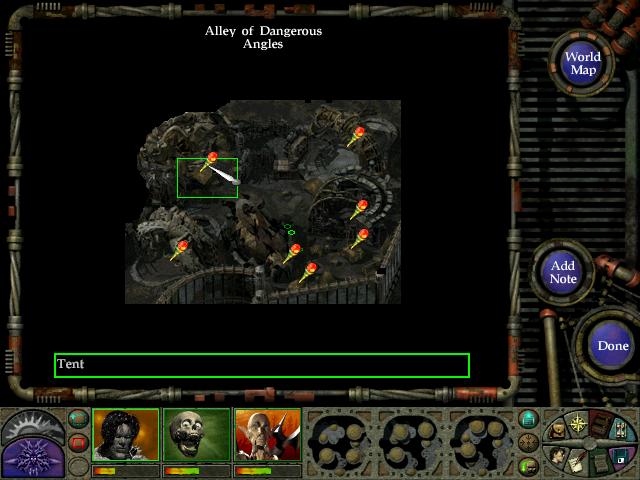
Task: Add a note to the map
Action: click(x=563, y=272)
